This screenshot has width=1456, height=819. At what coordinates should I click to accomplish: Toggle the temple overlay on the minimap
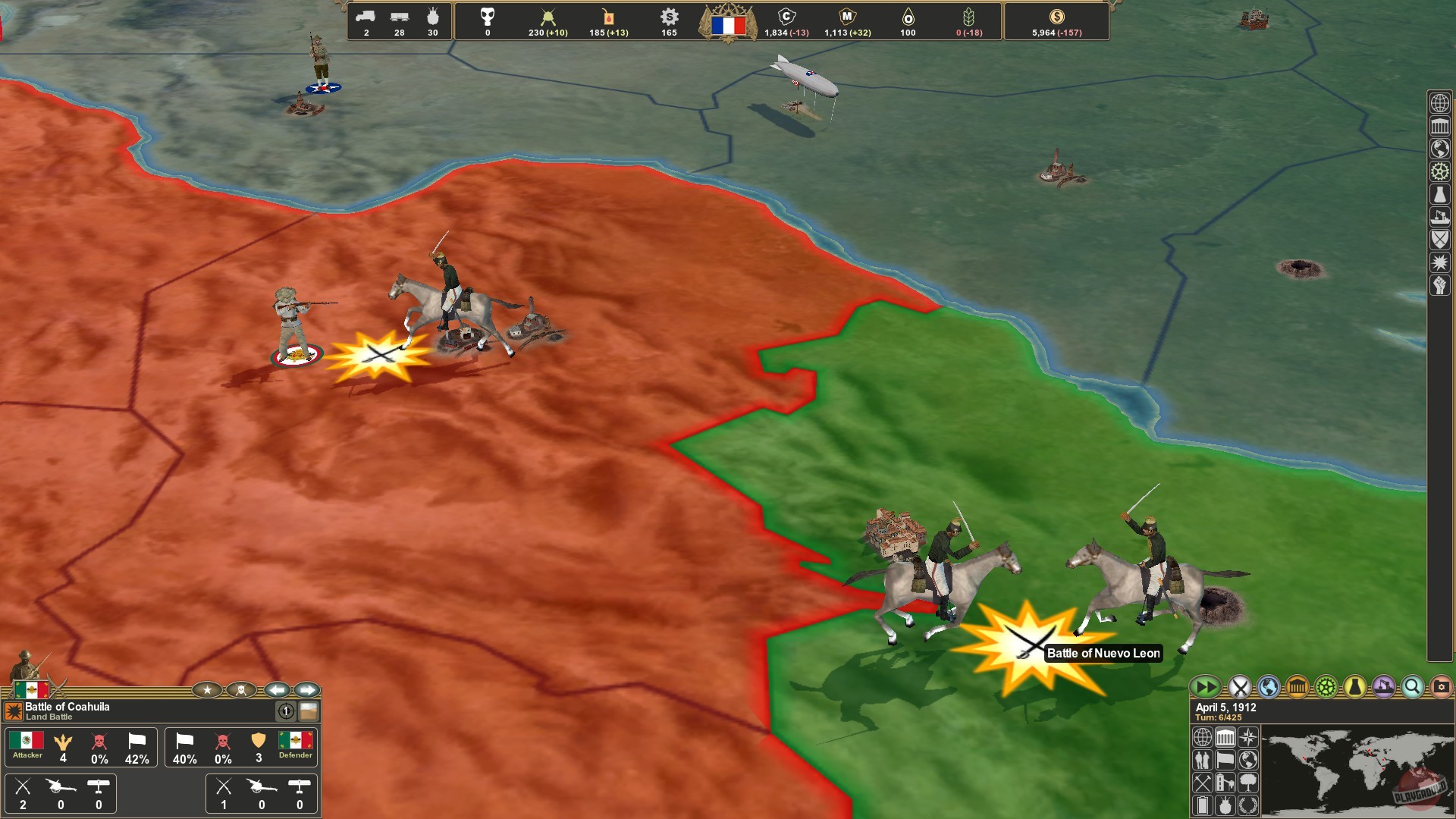(1225, 737)
